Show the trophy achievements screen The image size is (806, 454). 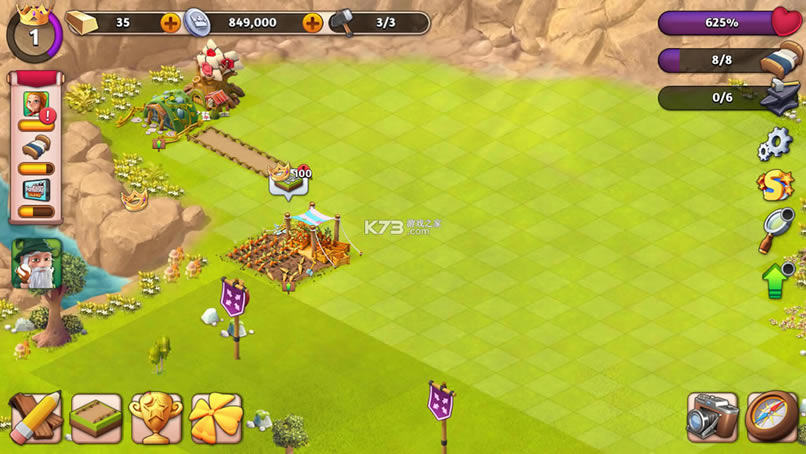[x=157, y=418]
